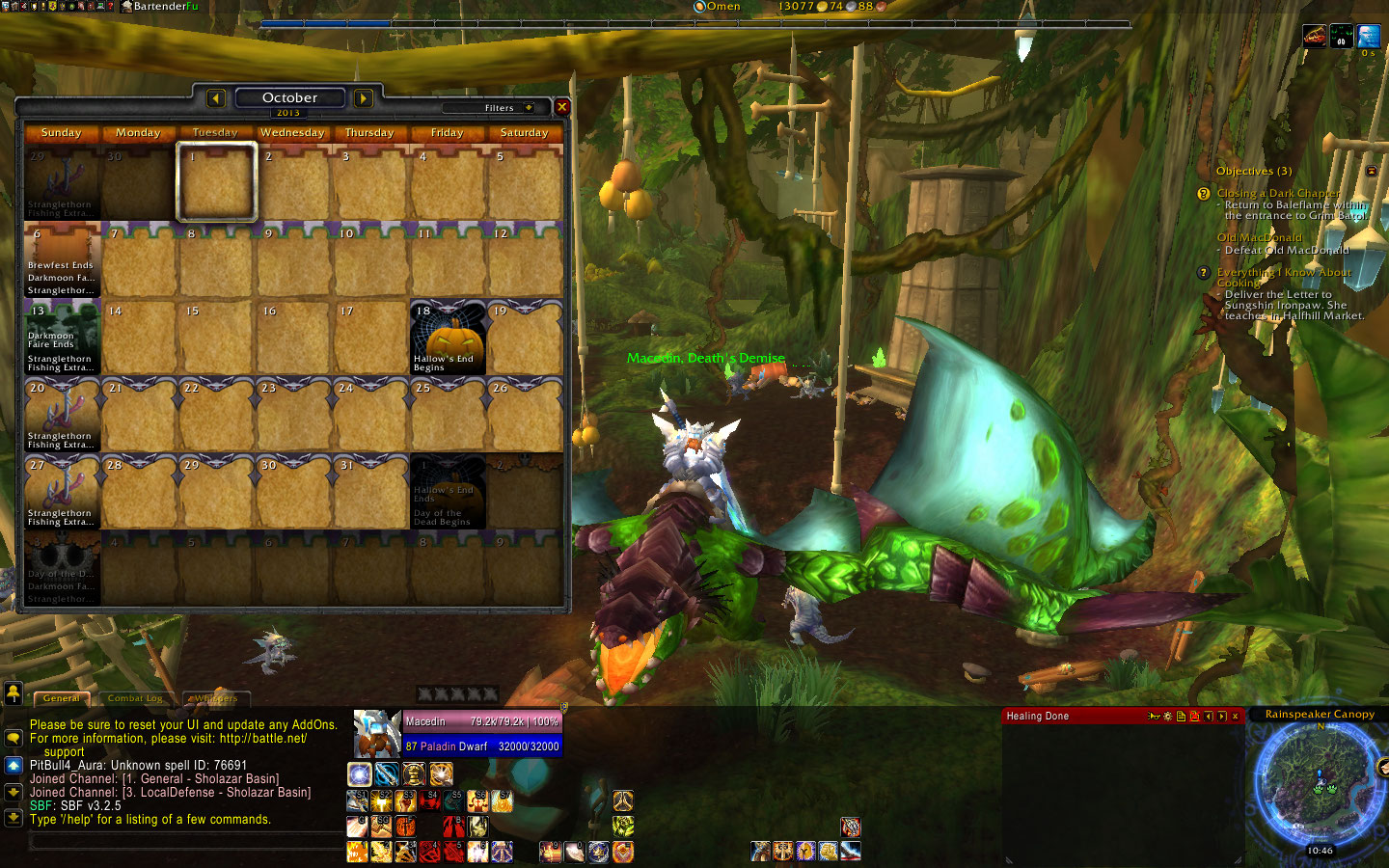
Task: Select October 13 Darkmoon Faire Ends day
Action: [x=62, y=339]
